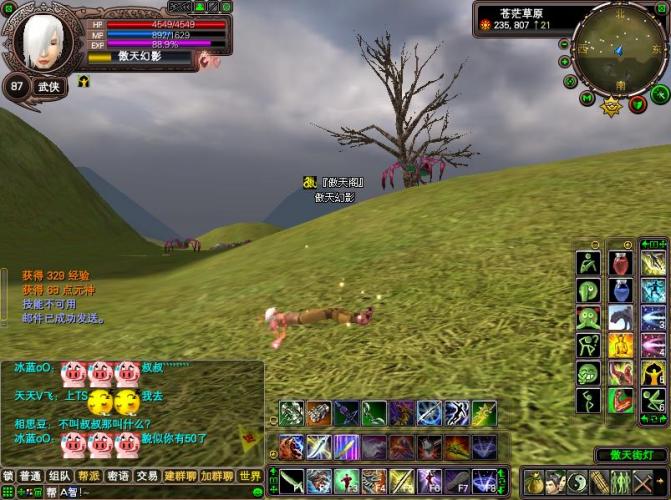Open the 建群聊 create group chat tab

pos(180,476)
